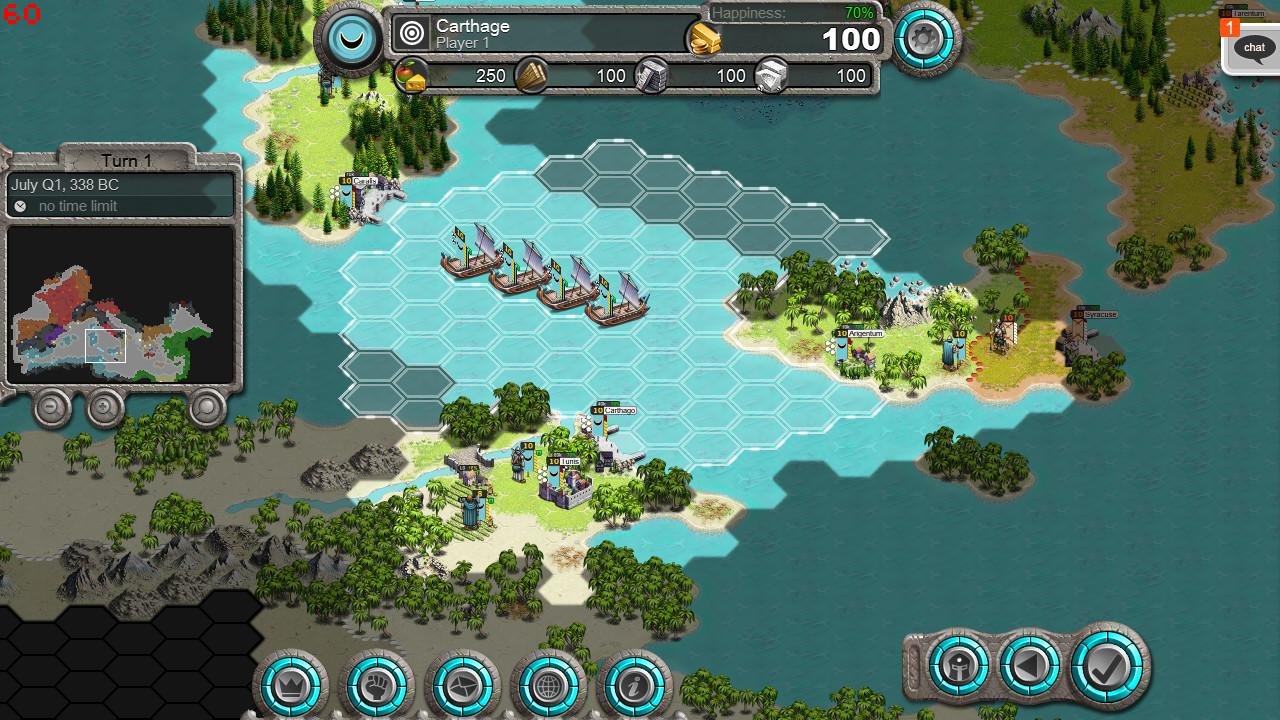
Task: Open the fist icon menu
Action: (377, 686)
